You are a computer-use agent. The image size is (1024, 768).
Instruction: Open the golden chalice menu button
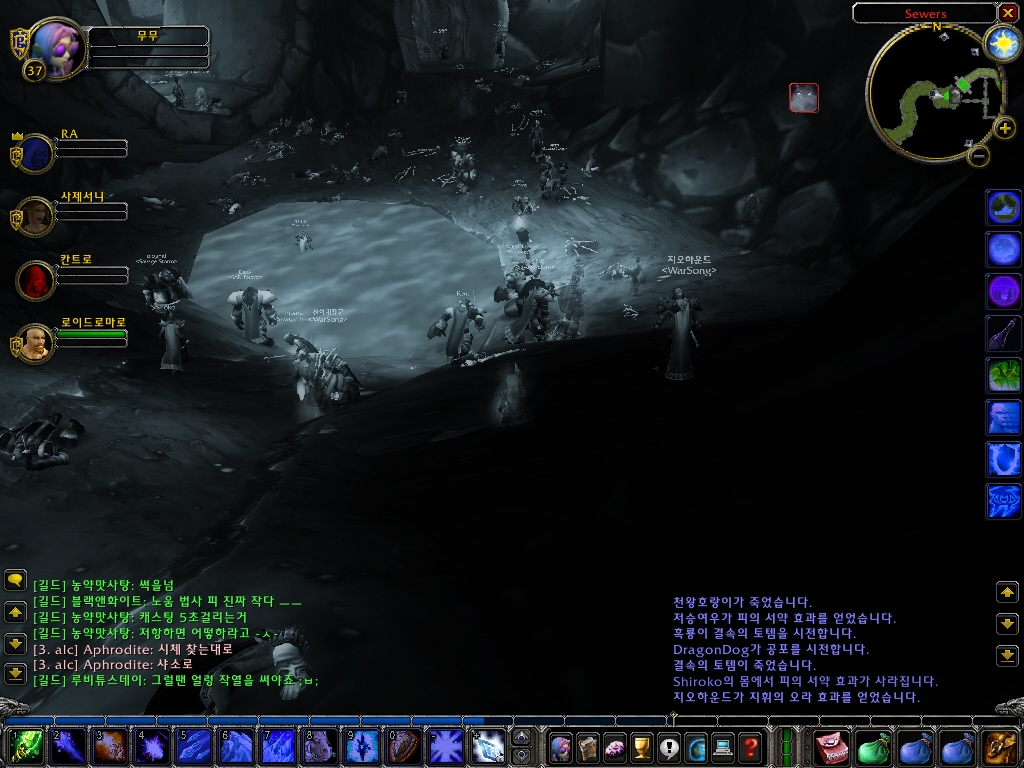(x=642, y=747)
